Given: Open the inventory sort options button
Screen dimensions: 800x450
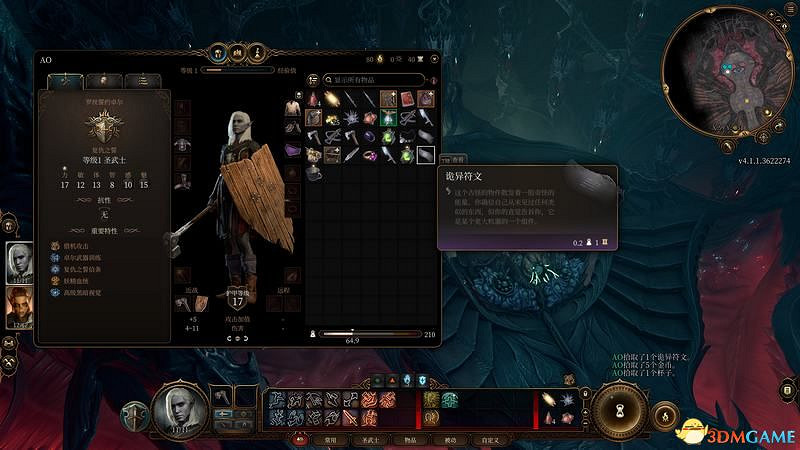Looking at the screenshot, I should (x=313, y=80).
